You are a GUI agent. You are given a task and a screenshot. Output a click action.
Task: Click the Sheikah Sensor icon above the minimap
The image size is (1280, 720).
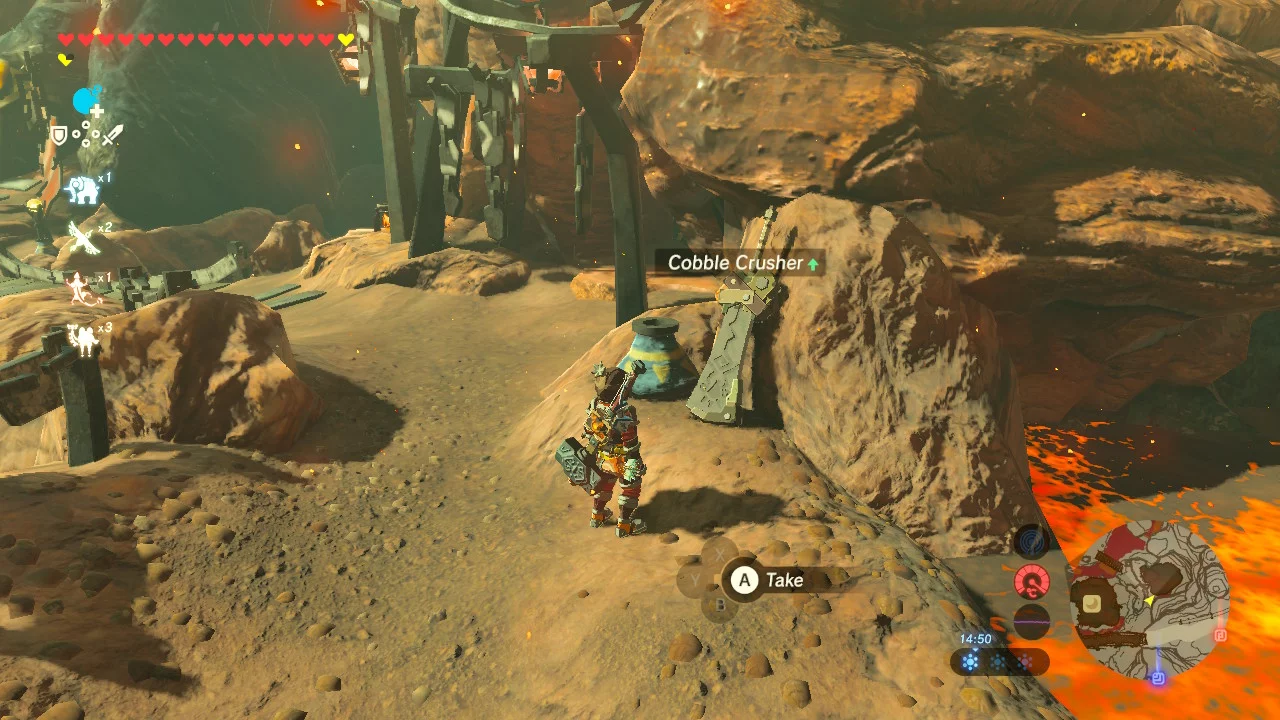pyautogui.click(x=1030, y=539)
